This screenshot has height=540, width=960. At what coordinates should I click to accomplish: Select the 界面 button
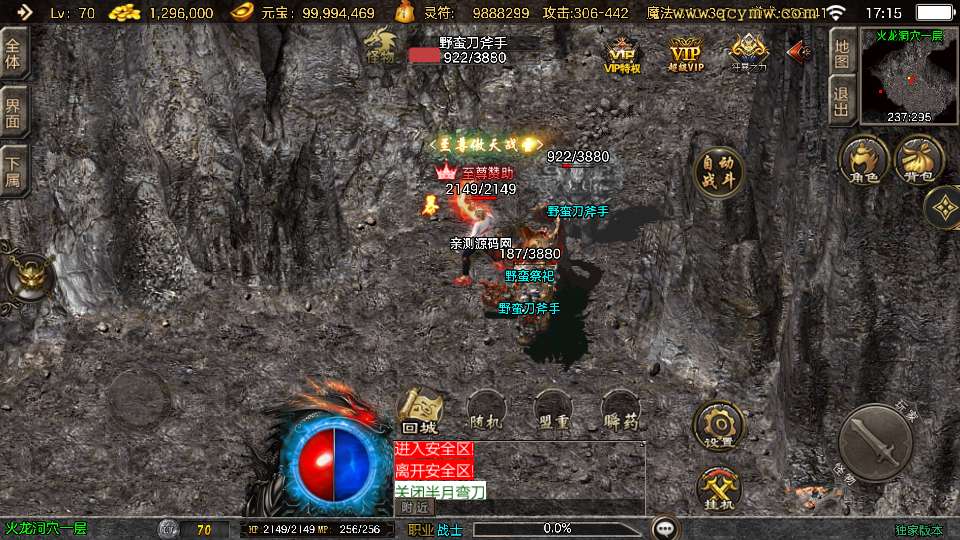pos(14,111)
